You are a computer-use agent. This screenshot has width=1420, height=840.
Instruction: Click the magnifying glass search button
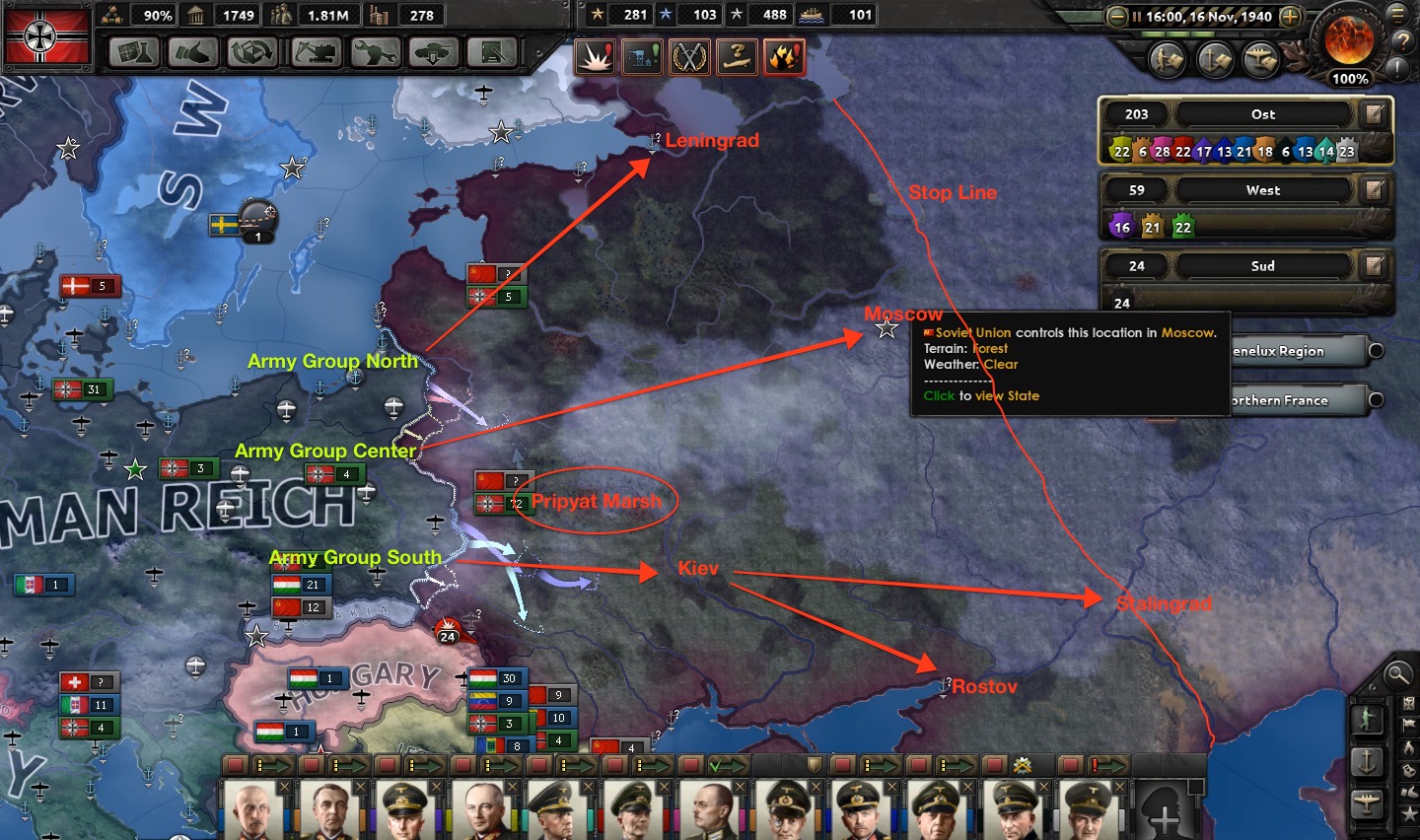coord(1397,674)
